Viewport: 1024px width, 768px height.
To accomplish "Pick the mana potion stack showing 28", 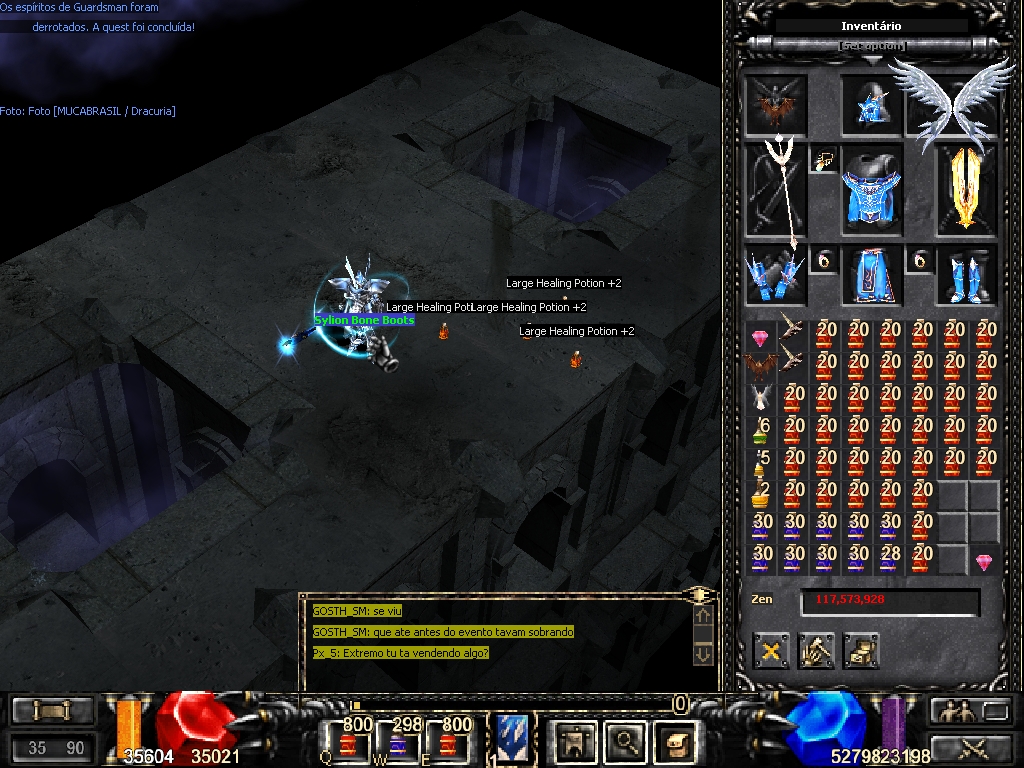I will coord(890,556).
